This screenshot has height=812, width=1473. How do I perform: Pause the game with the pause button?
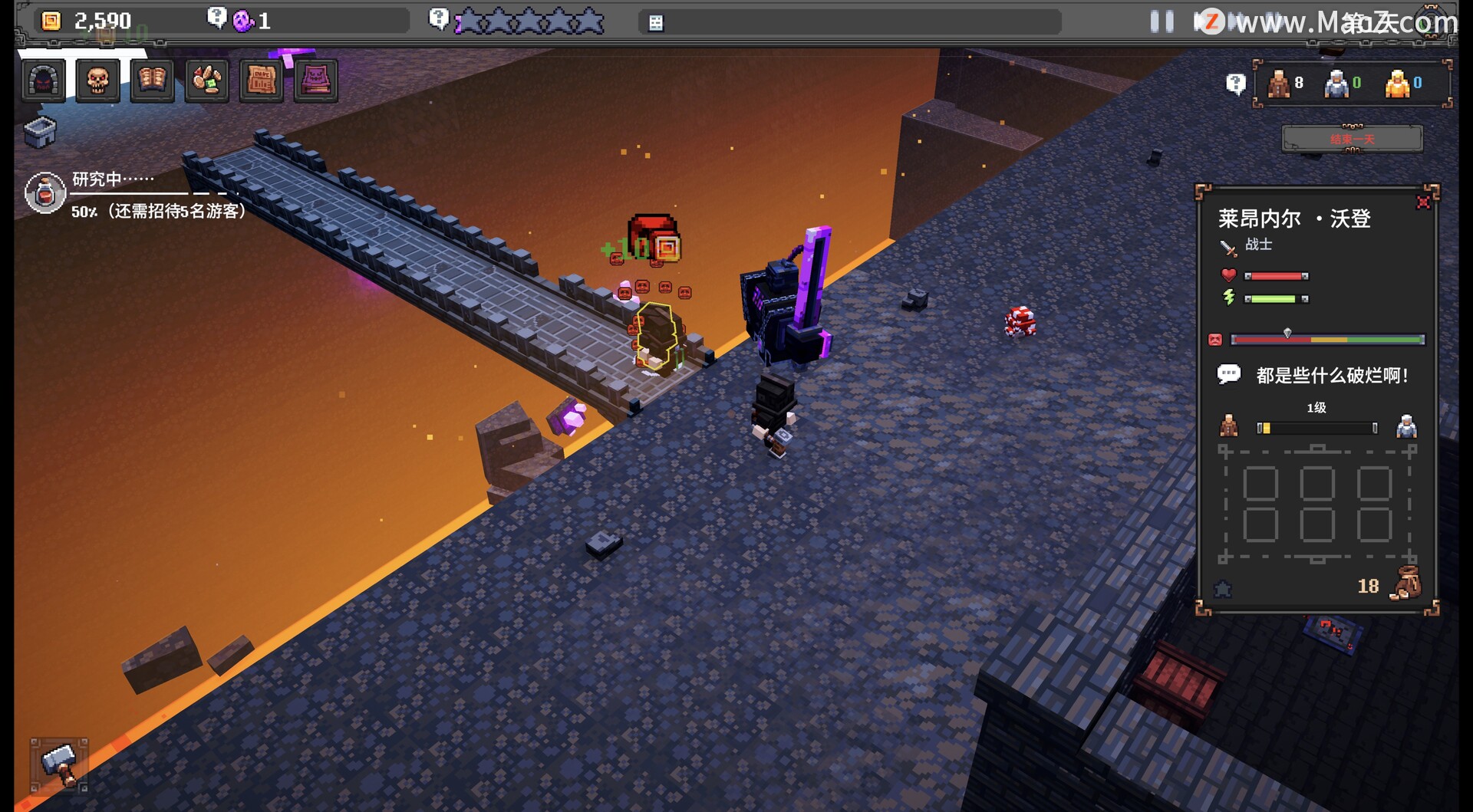tap(1162, 21)
